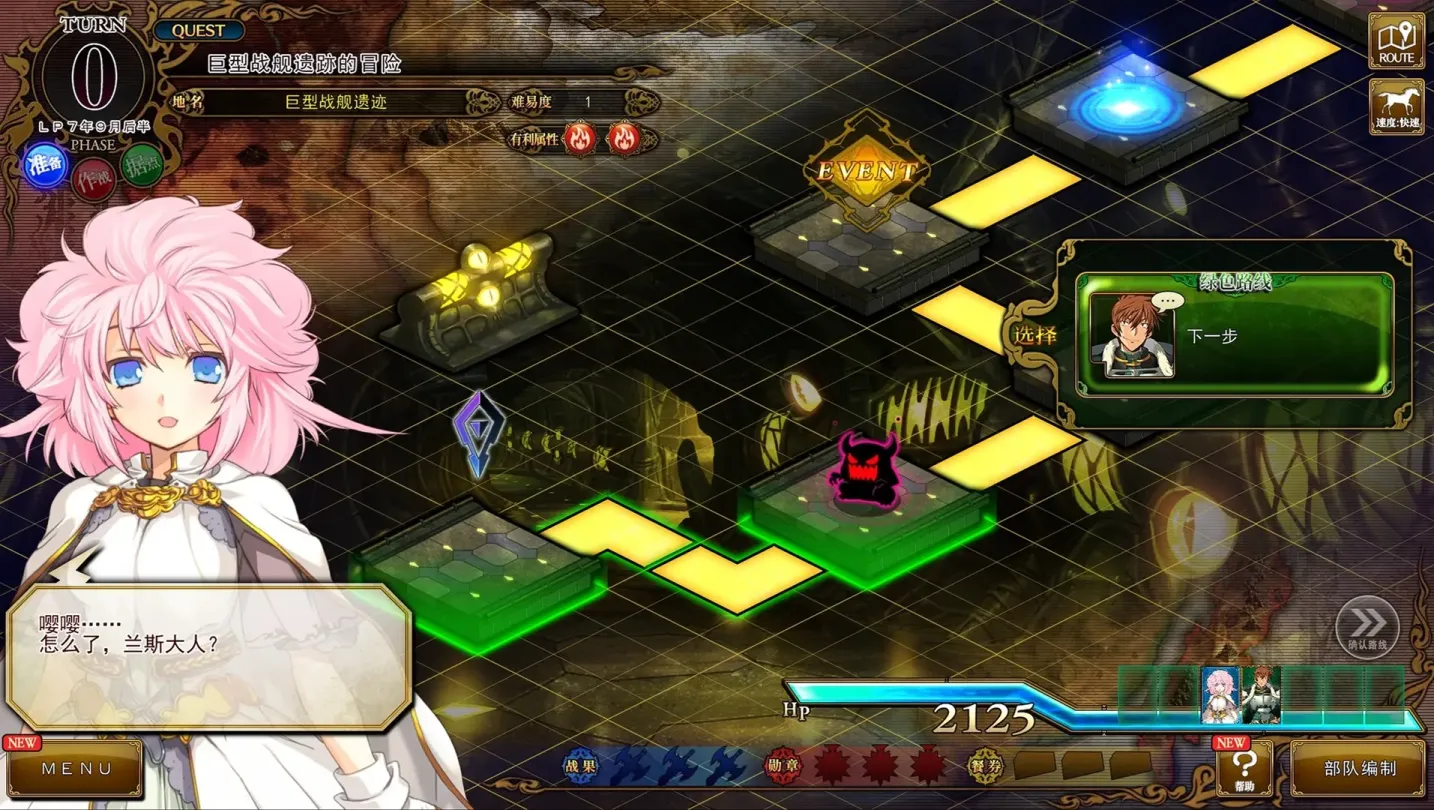Click the QUEST banner at the top
The width and height of the screenshot is (1434, 810).
point(199,30)
